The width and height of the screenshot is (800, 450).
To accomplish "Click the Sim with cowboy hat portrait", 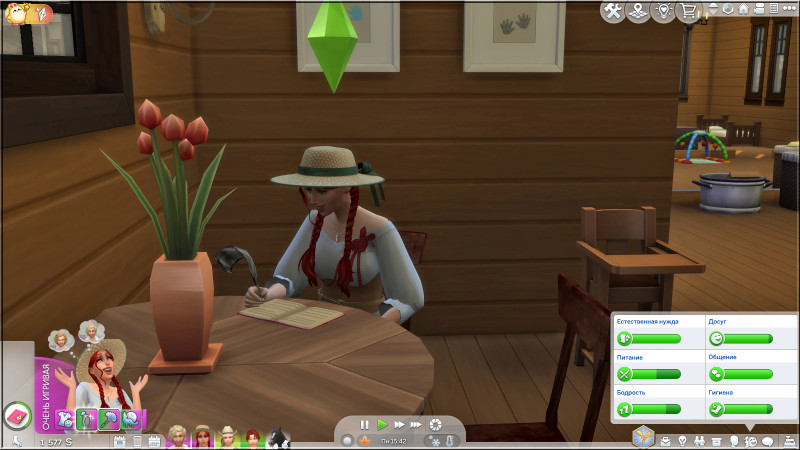I will 228,438.
